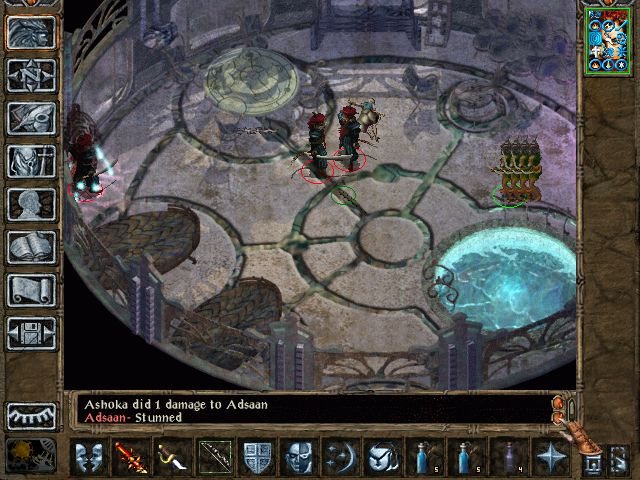Open the priest scroll screen
The image size is (640, 480).
pyautogui.click(x=31, y=290)
